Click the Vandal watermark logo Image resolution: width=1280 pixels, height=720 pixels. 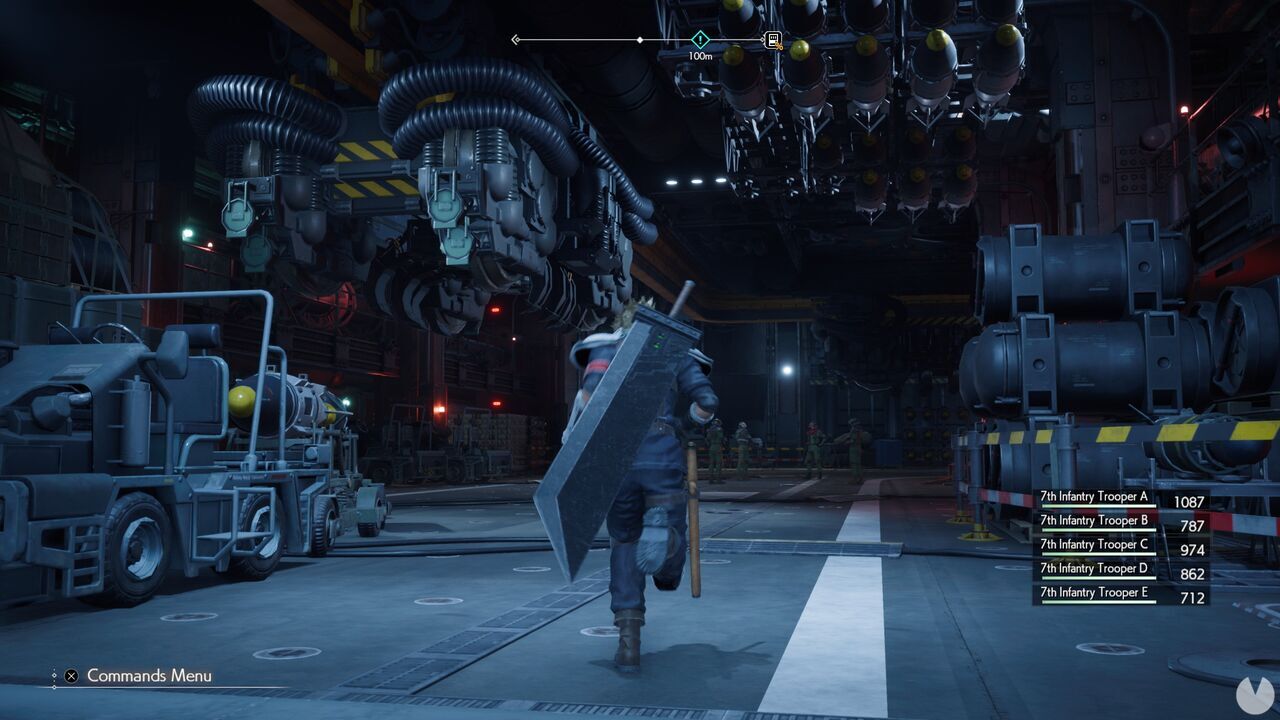point(1257,697)
